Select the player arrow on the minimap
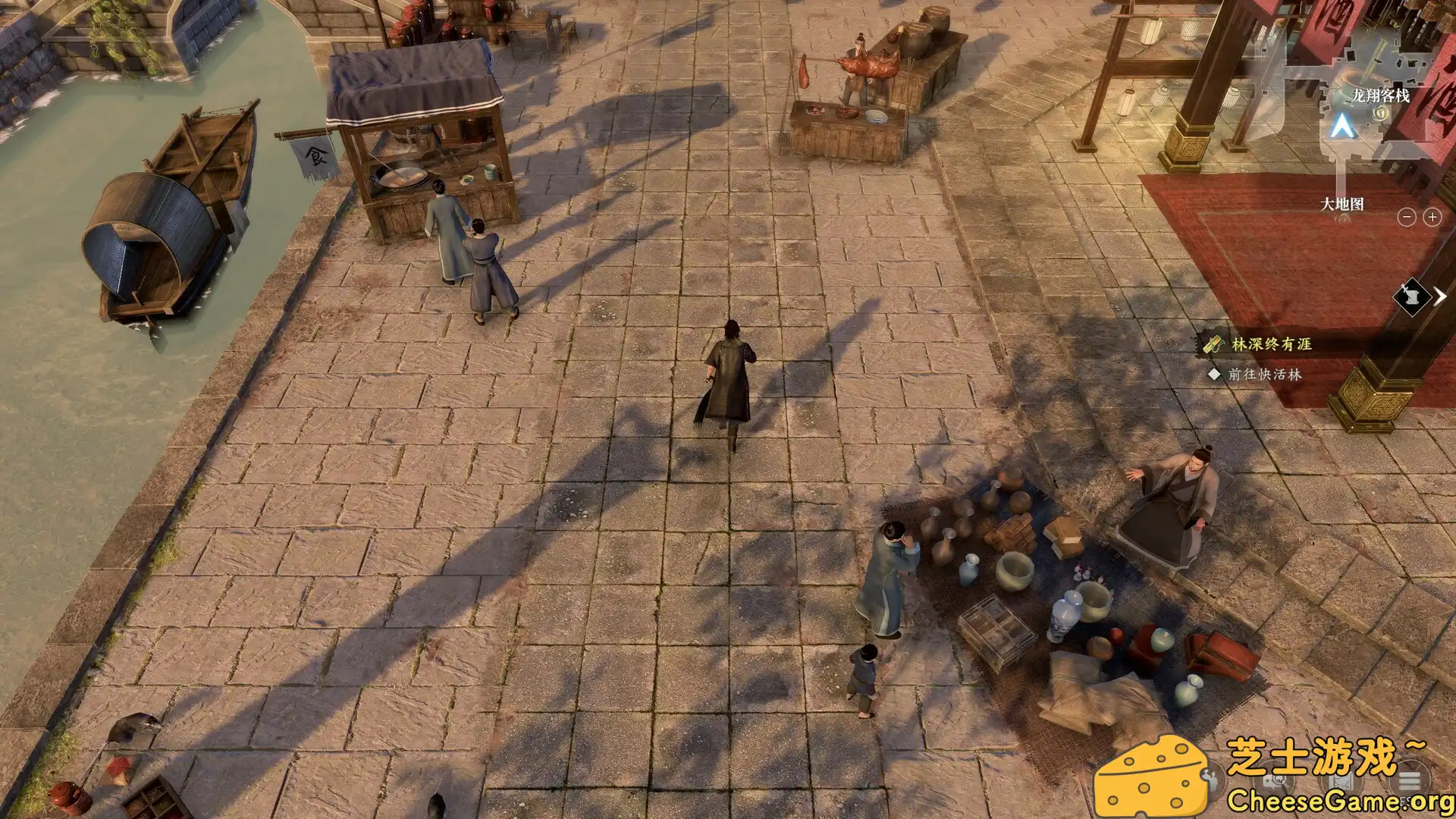Viewport: 1456px width, 819px height. [x=1343, y=124]
